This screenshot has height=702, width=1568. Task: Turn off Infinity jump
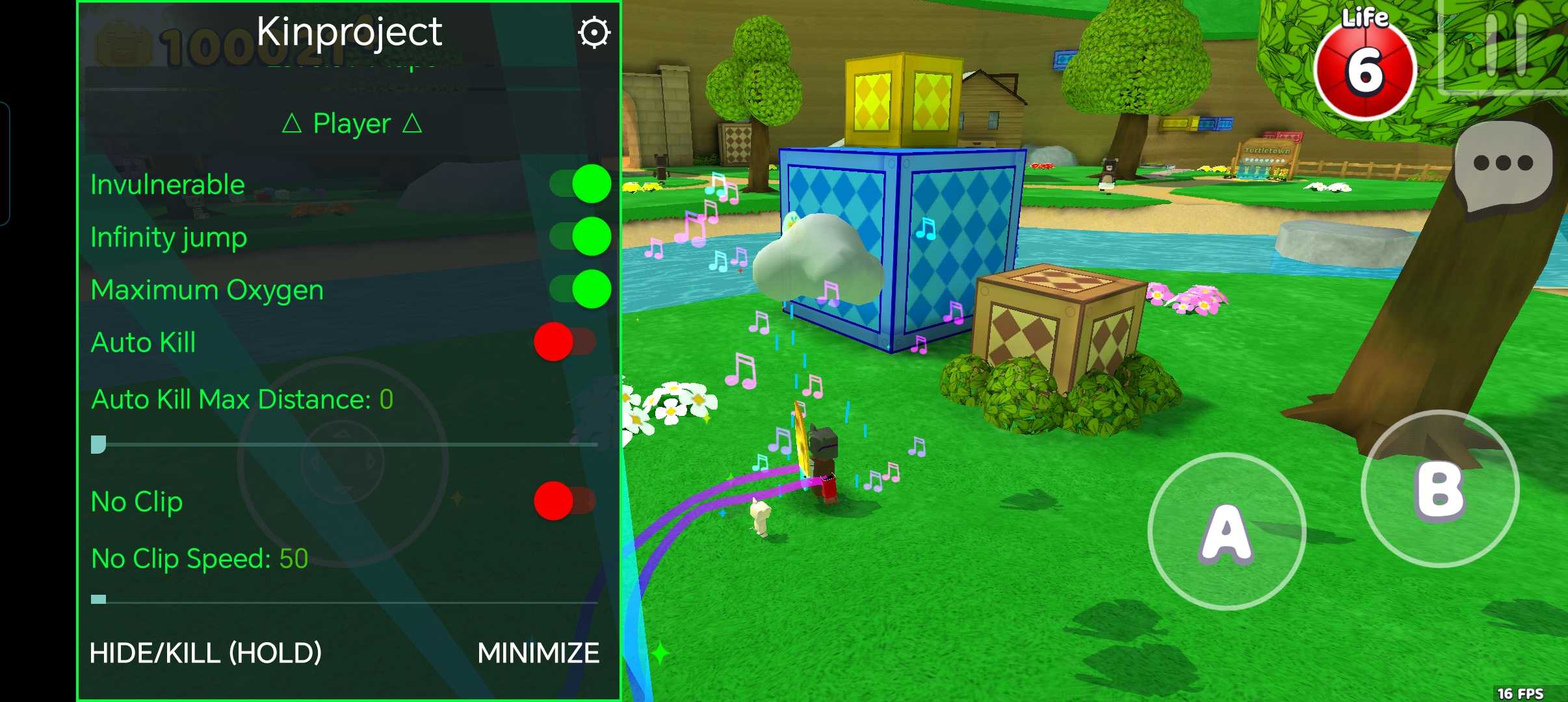(x=580, y=237)
